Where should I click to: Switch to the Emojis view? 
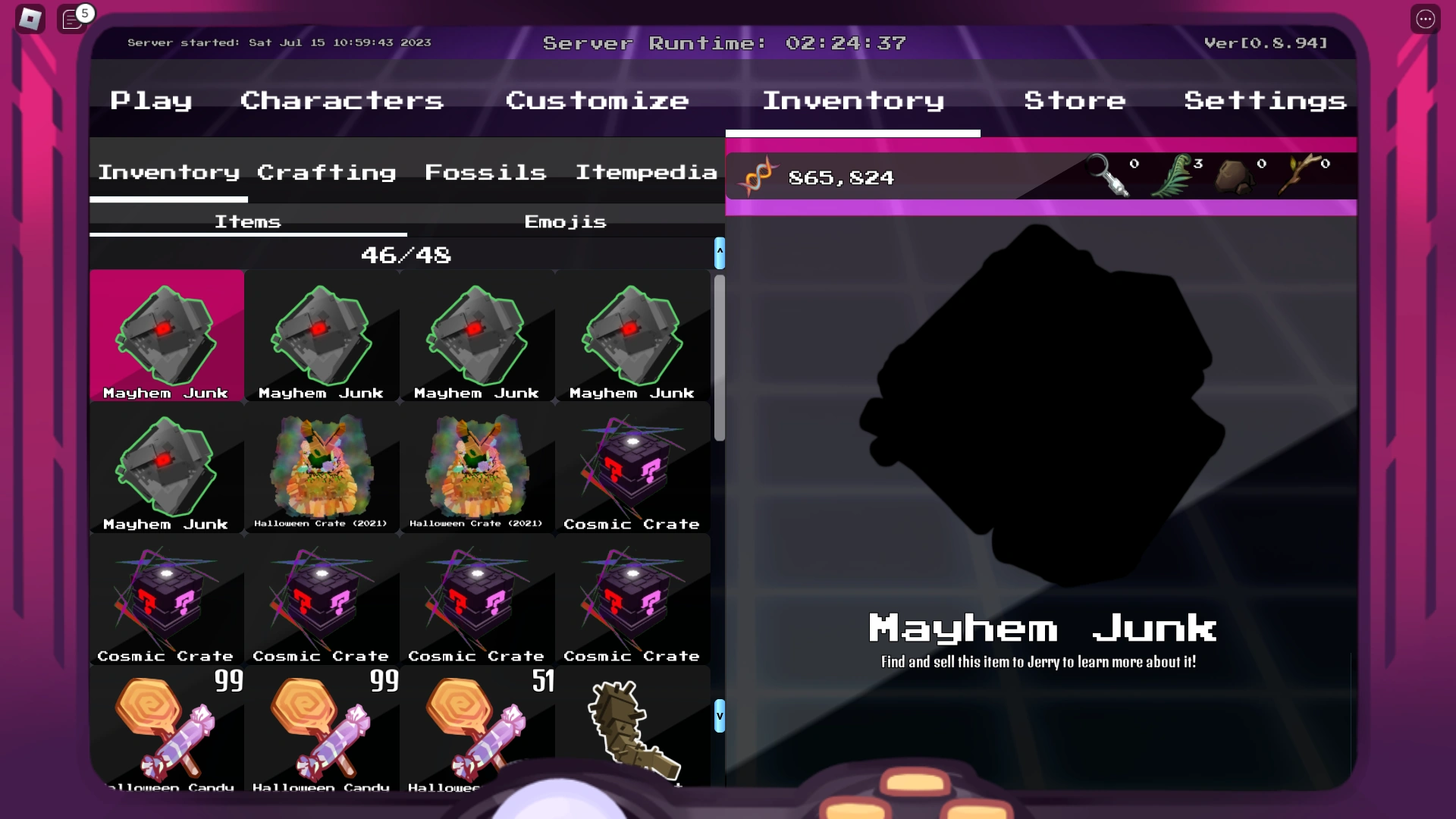(565, 221)
